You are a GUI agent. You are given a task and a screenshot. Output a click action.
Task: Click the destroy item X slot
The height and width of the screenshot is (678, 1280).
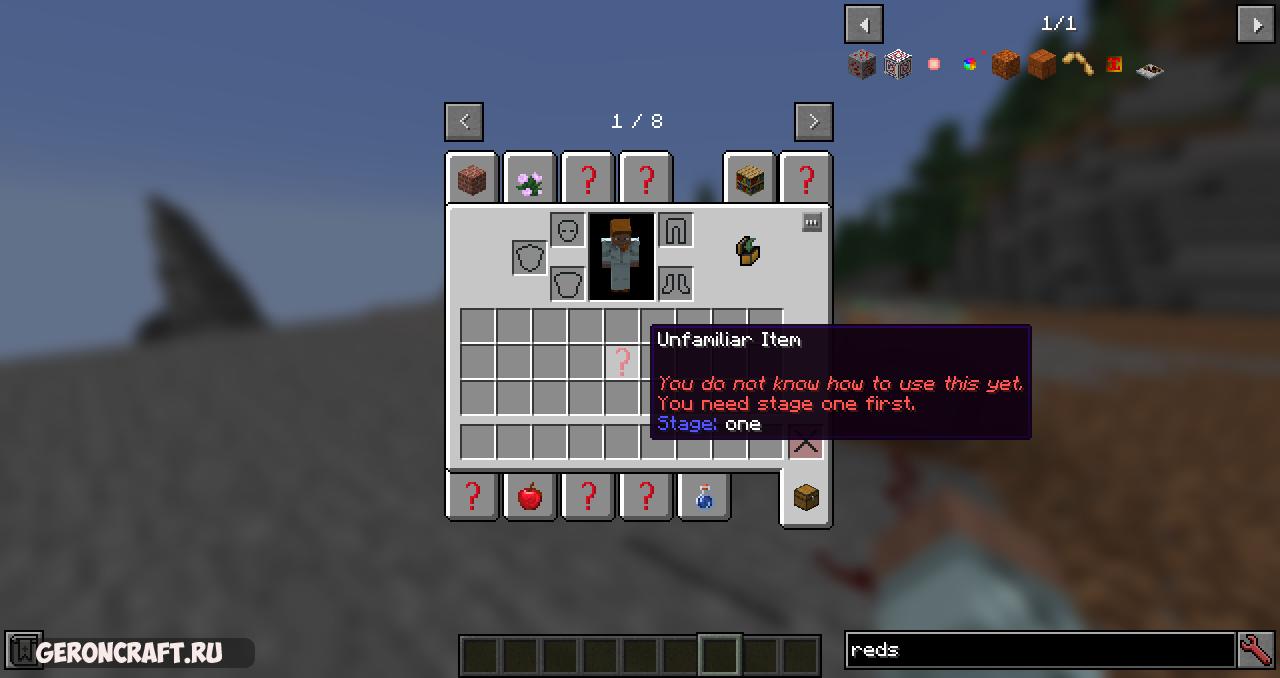[x=806, y=443]
